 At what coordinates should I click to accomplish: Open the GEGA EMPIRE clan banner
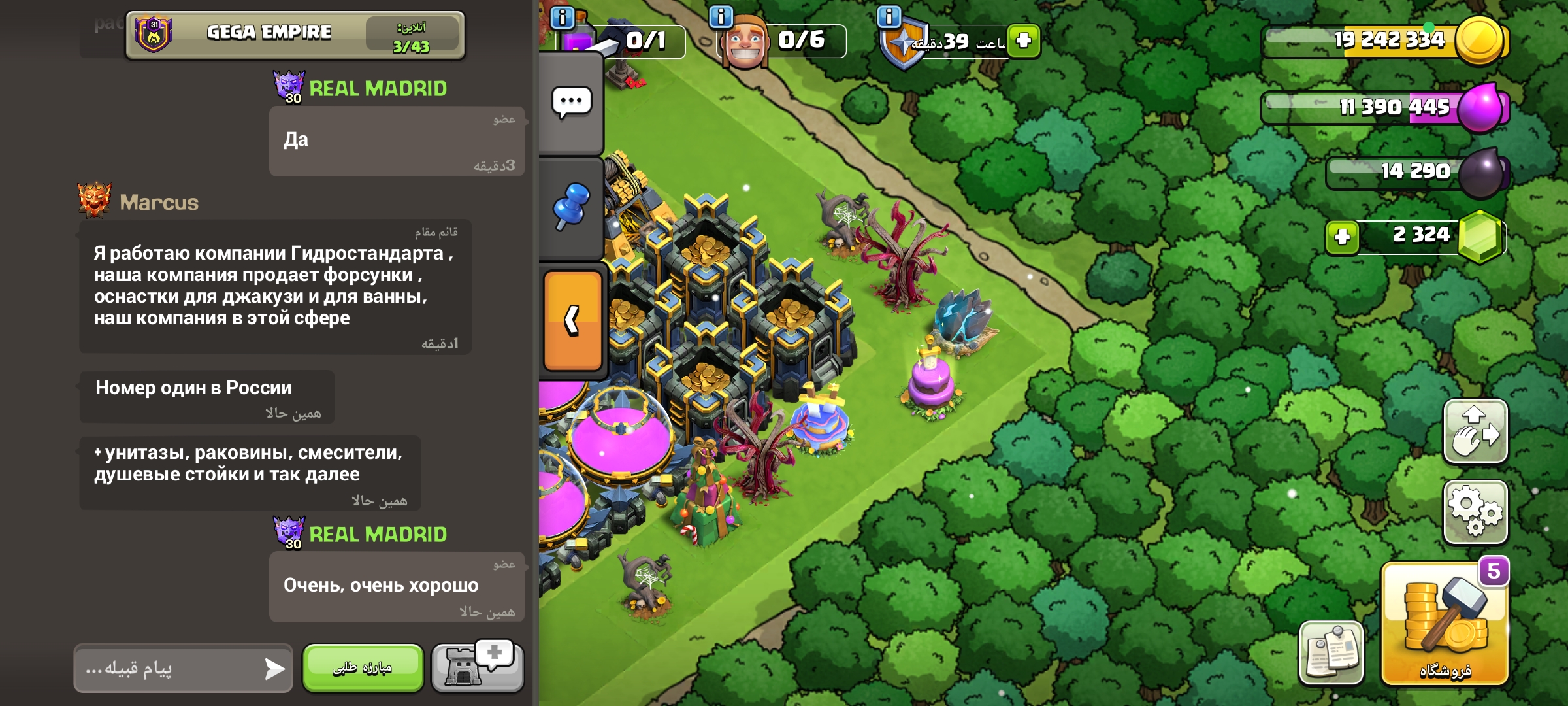click(x=295, y=35)
